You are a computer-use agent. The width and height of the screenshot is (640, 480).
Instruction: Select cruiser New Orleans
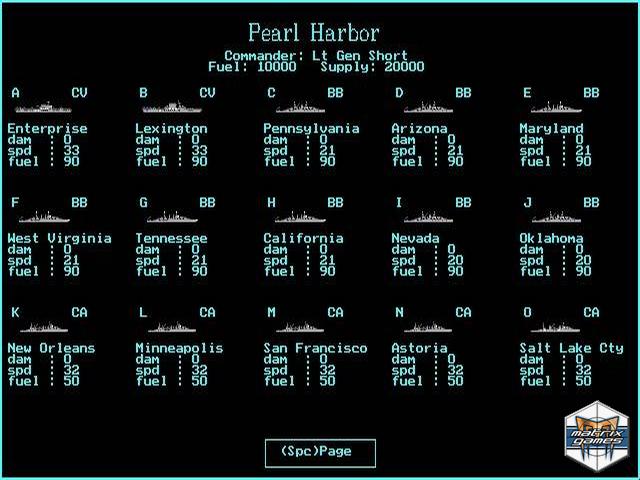click(x=51, y=348)
